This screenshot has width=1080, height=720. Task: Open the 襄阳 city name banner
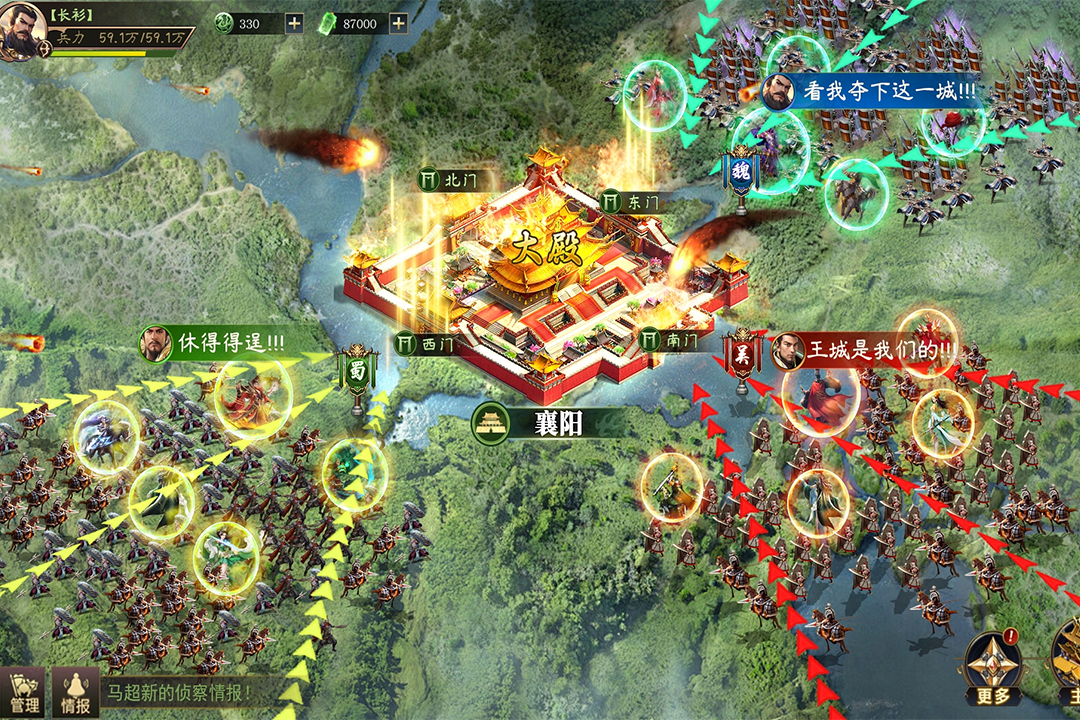[546, 423]
